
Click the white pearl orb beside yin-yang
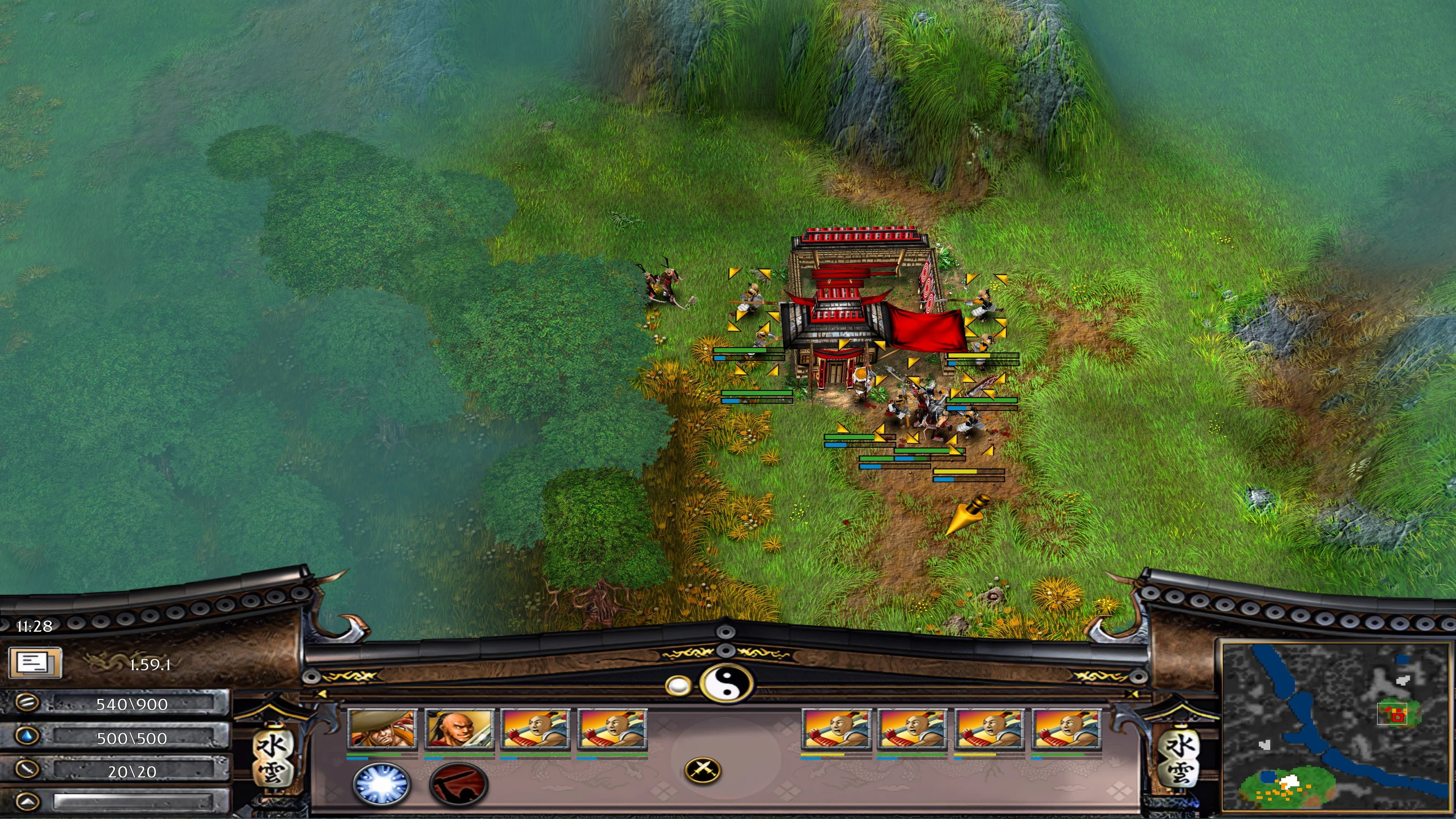point(678,686)
